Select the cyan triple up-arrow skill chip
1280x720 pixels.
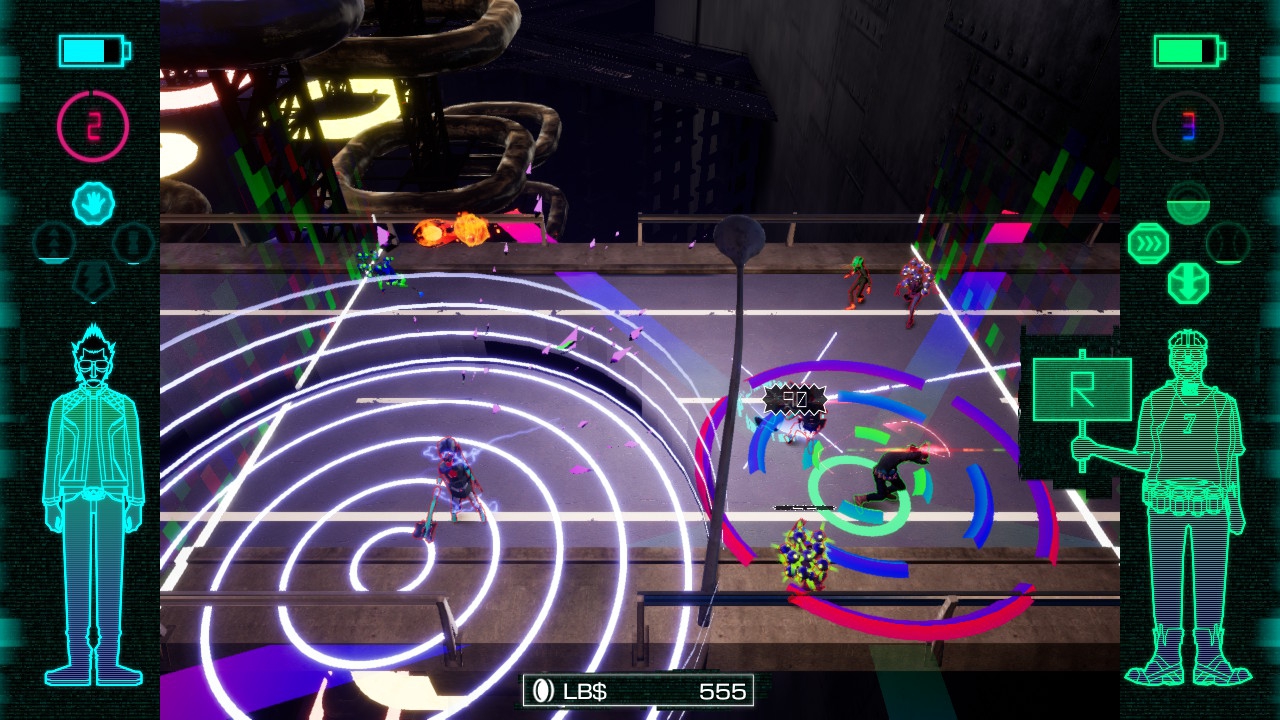[x=54, y=243]
